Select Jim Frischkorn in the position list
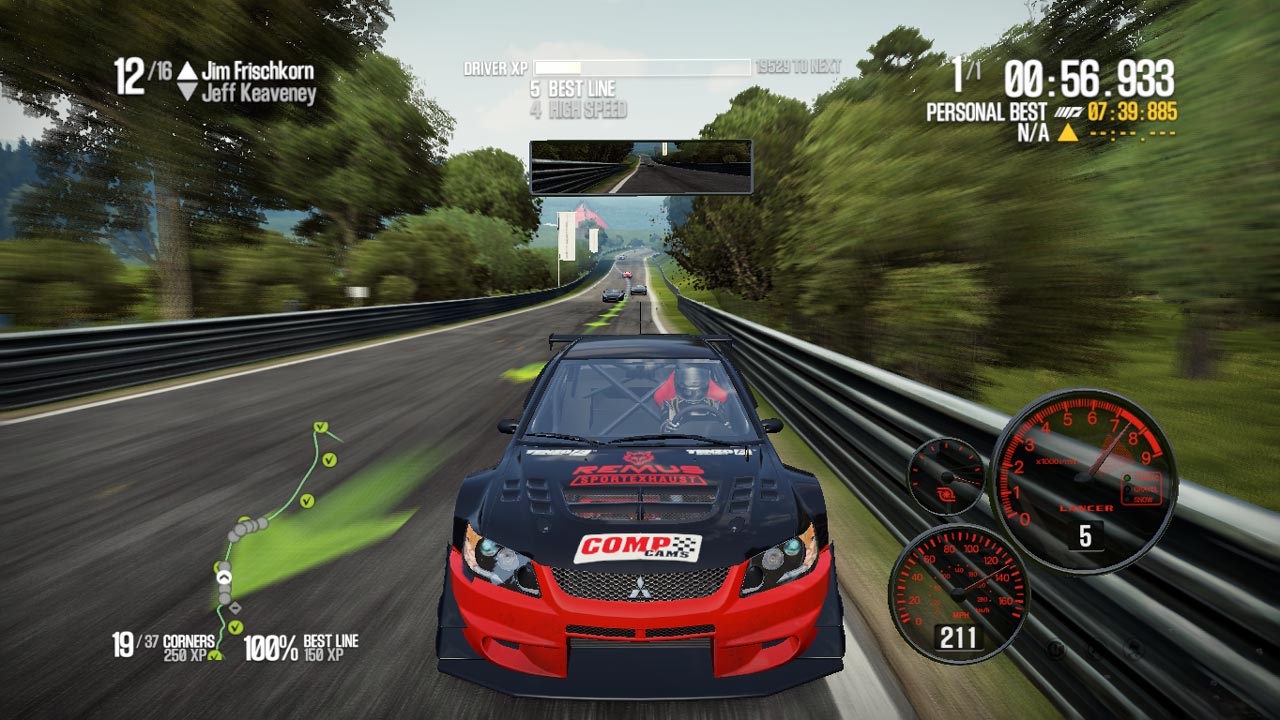 pos(257,71)
